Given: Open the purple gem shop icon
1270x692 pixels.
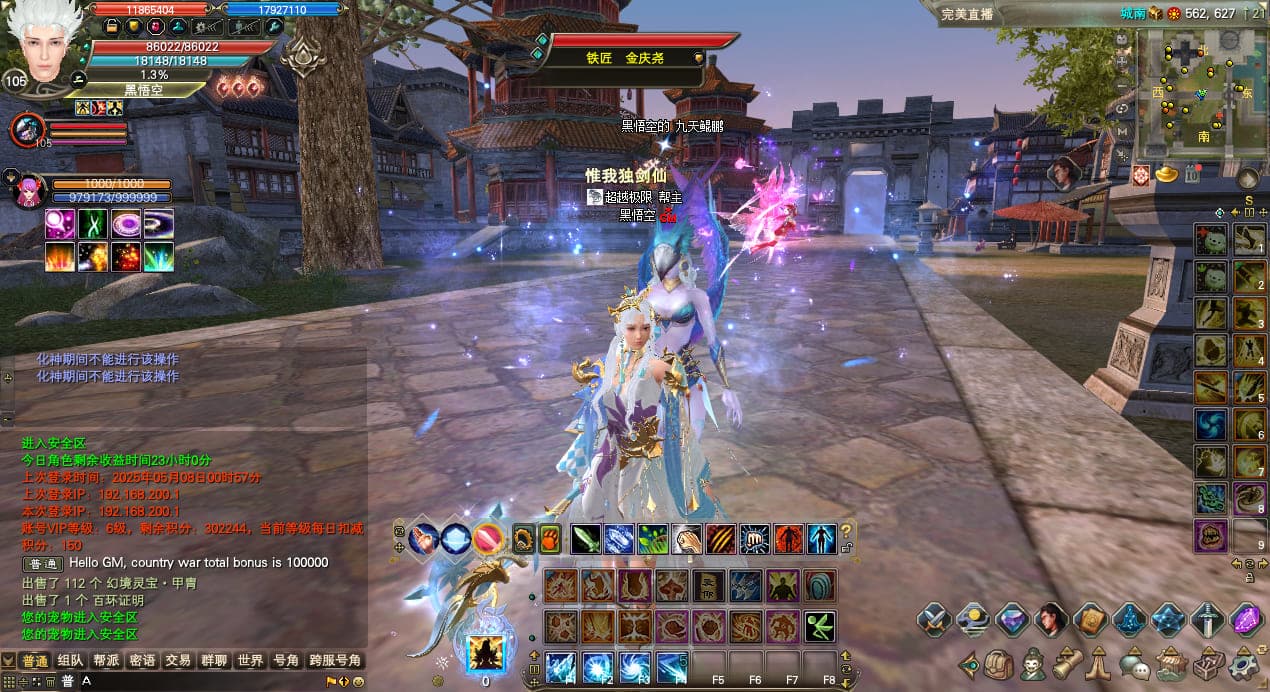Looking at the screenshot, I should coord(1246,621).
